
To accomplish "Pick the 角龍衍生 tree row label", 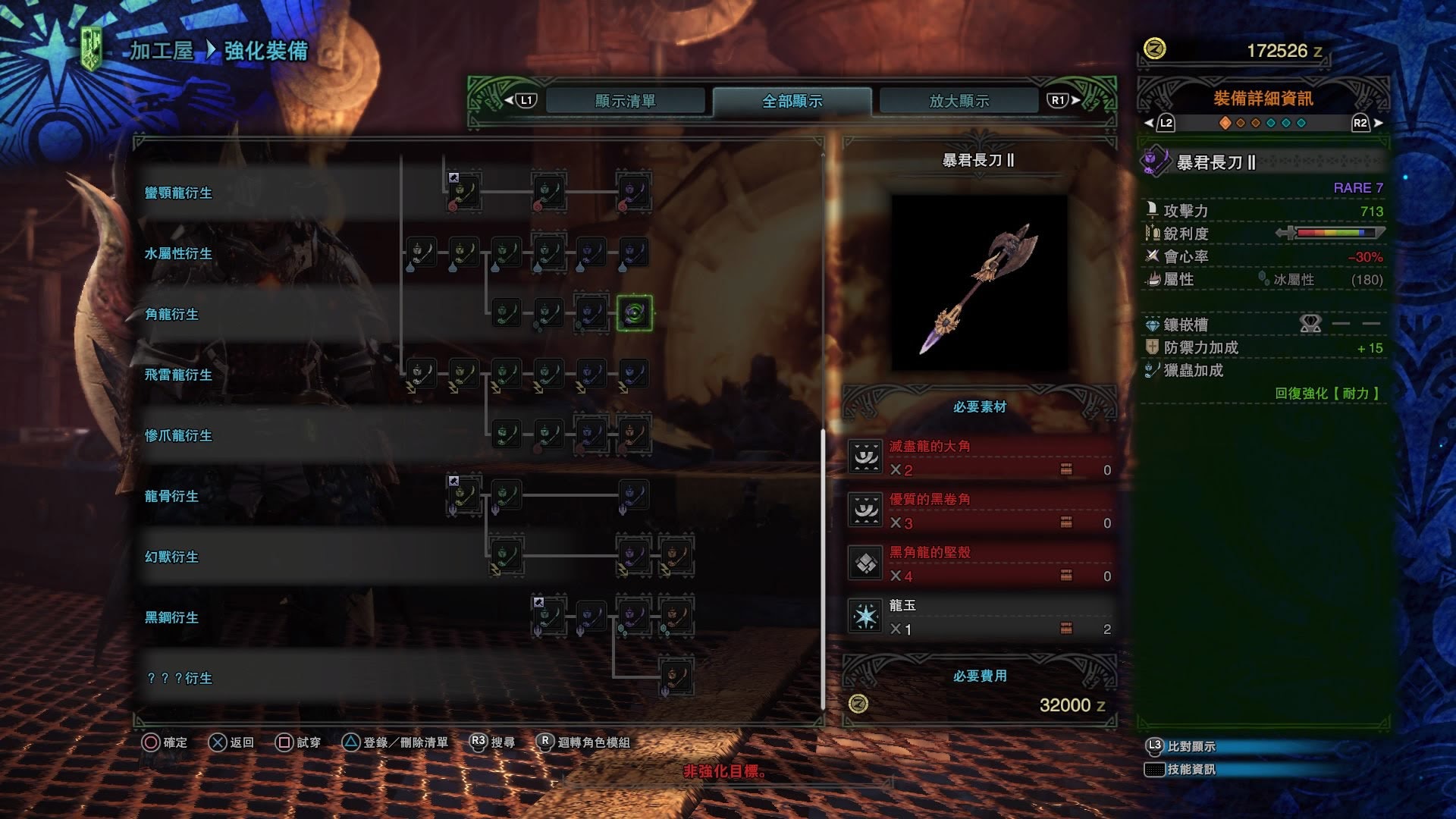I will click(172, 314).
